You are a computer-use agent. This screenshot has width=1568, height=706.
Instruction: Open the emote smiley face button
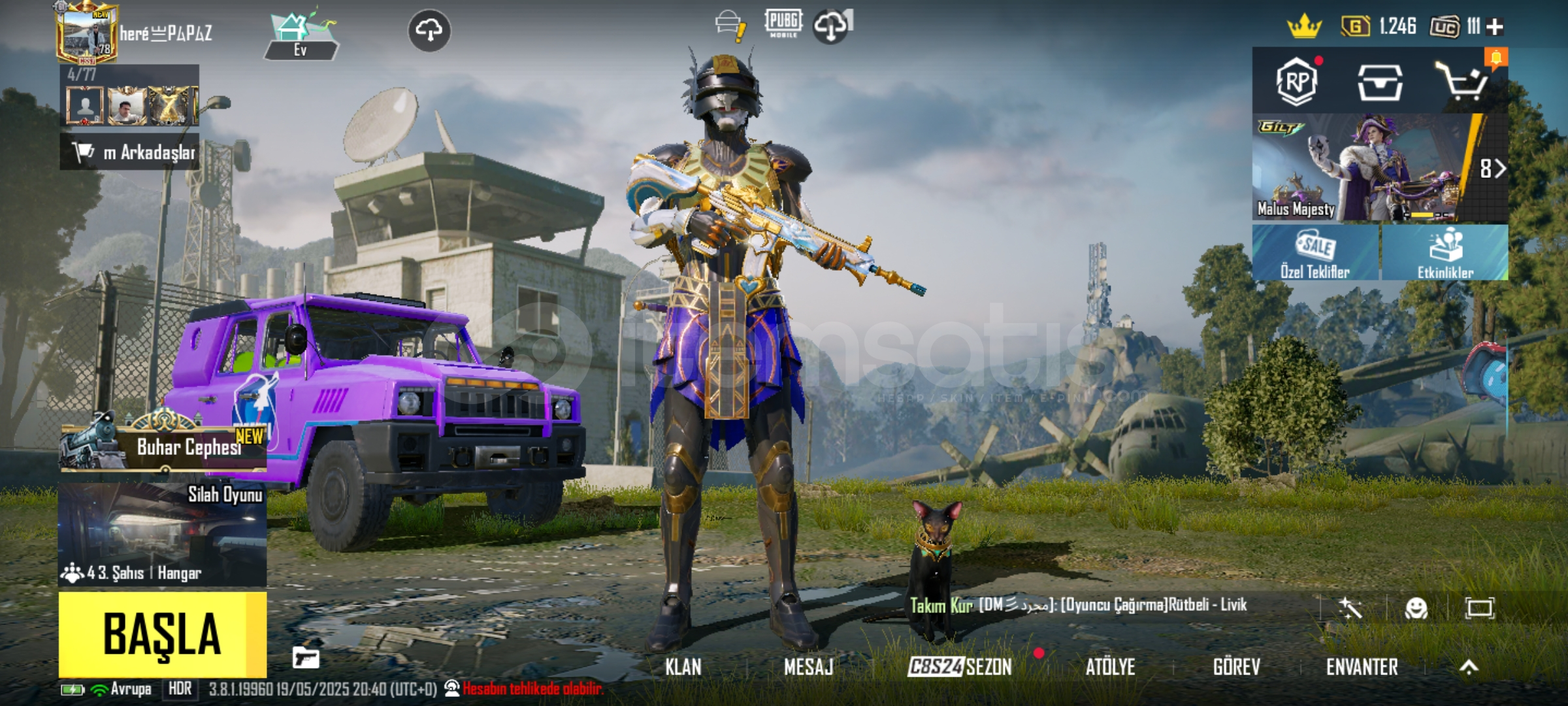1416,609
